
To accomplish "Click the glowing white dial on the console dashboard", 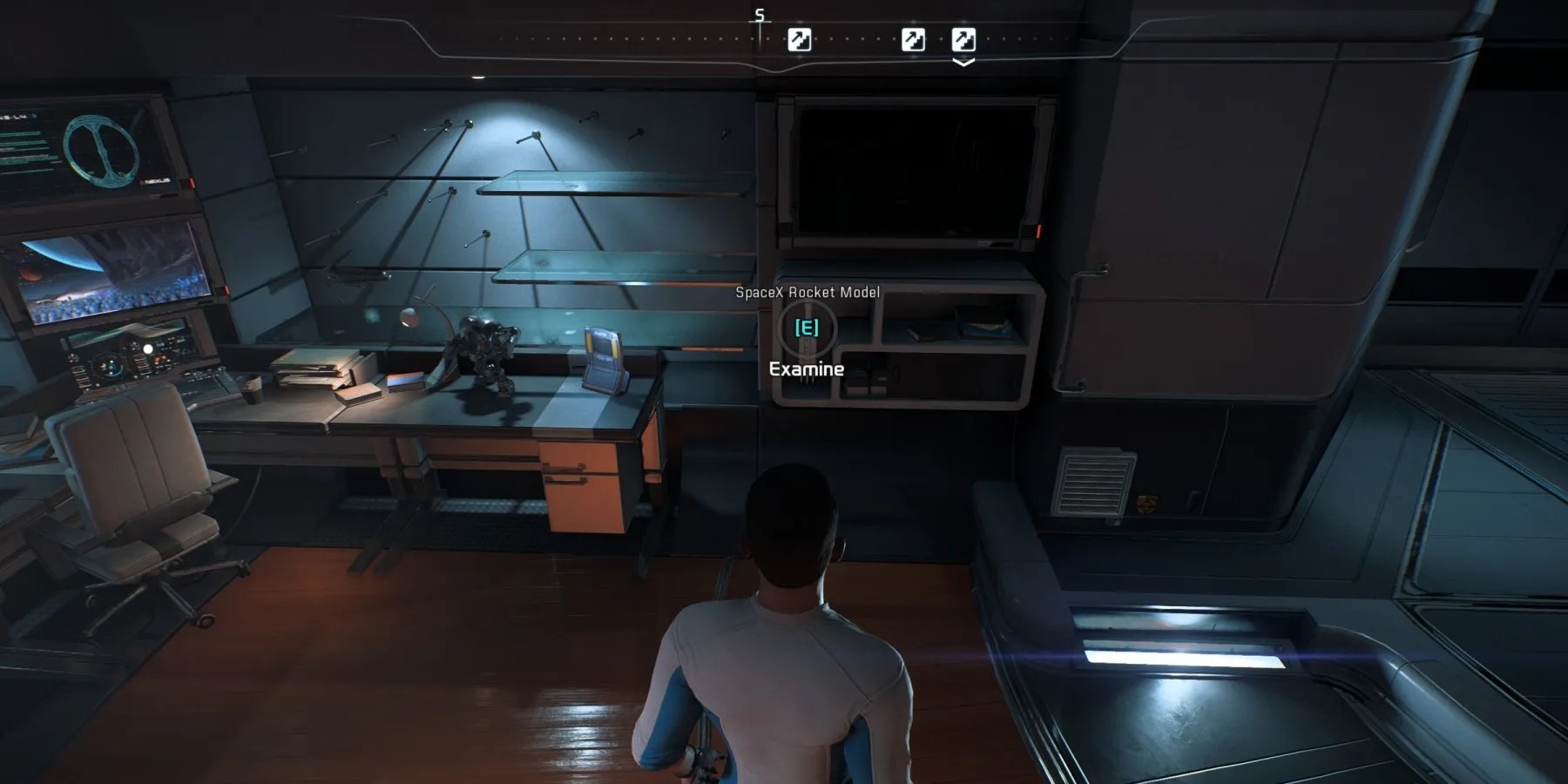I will pos(148,348).
